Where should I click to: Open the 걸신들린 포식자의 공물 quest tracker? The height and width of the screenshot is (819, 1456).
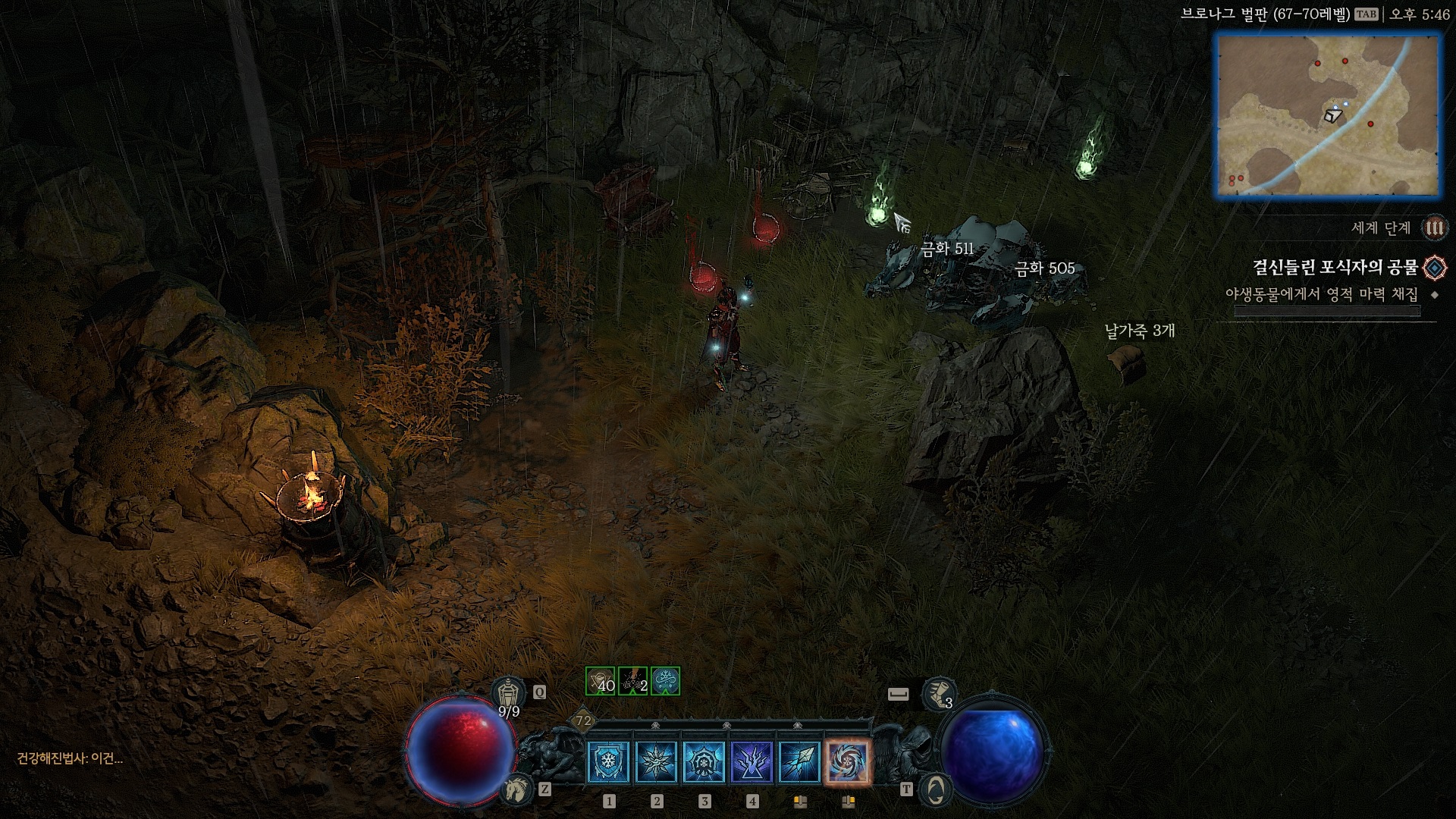(x=1335, y=268)
